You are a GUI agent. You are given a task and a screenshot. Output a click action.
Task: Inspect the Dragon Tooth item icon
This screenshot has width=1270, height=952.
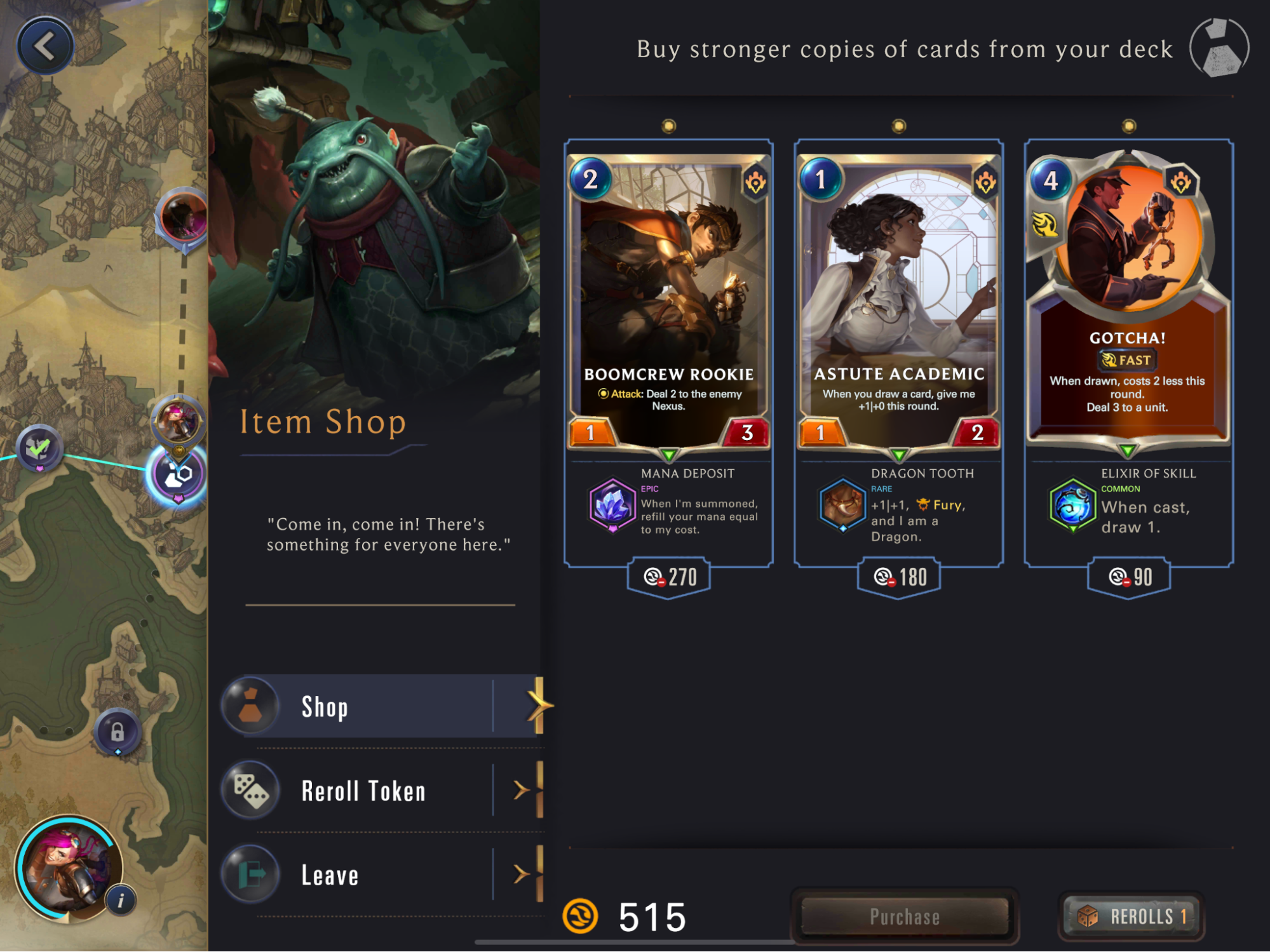click(x=842, y=505)
